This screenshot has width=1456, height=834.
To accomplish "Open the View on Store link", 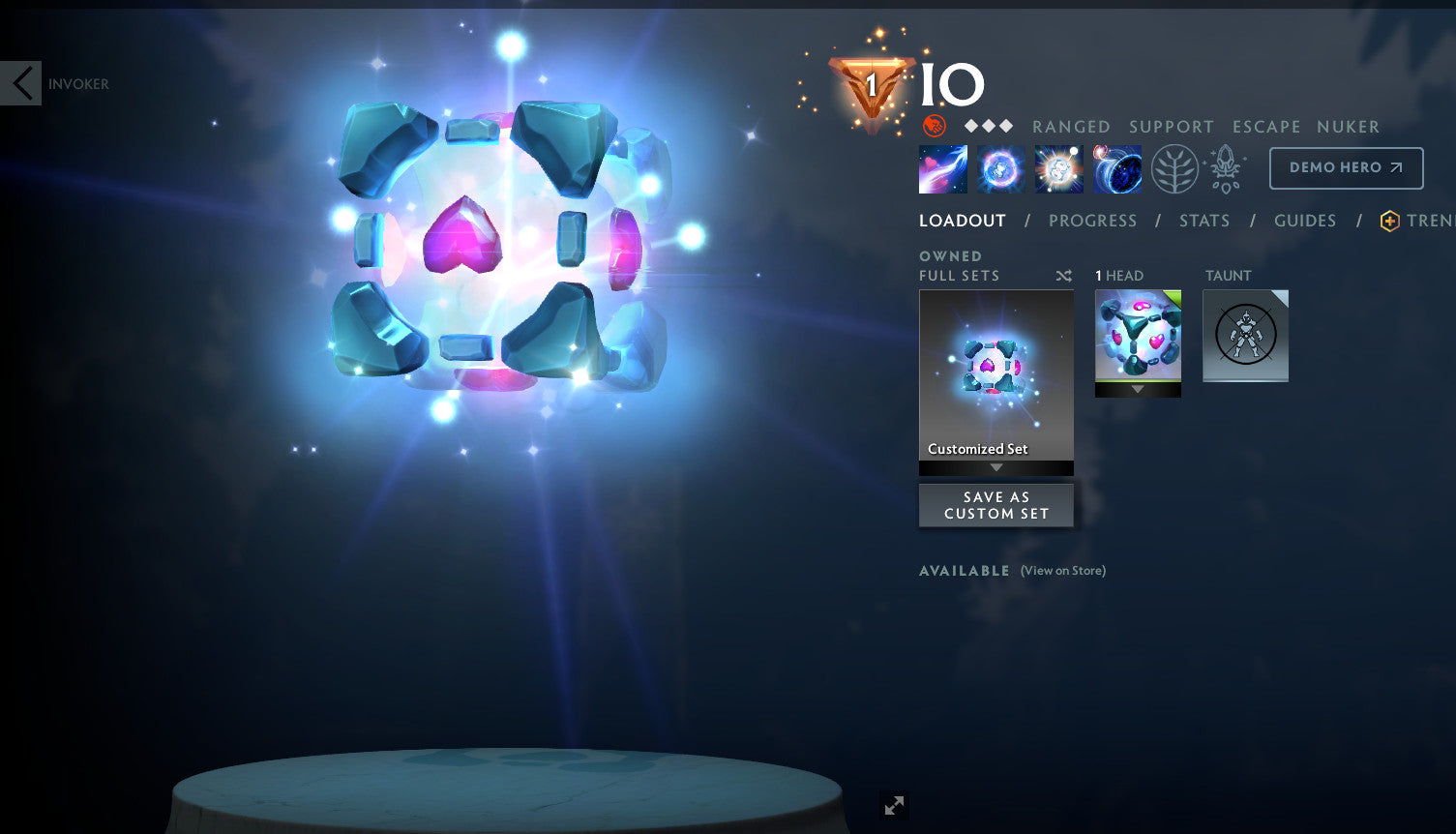I will pyautogui.click(x=1062, y=571).
